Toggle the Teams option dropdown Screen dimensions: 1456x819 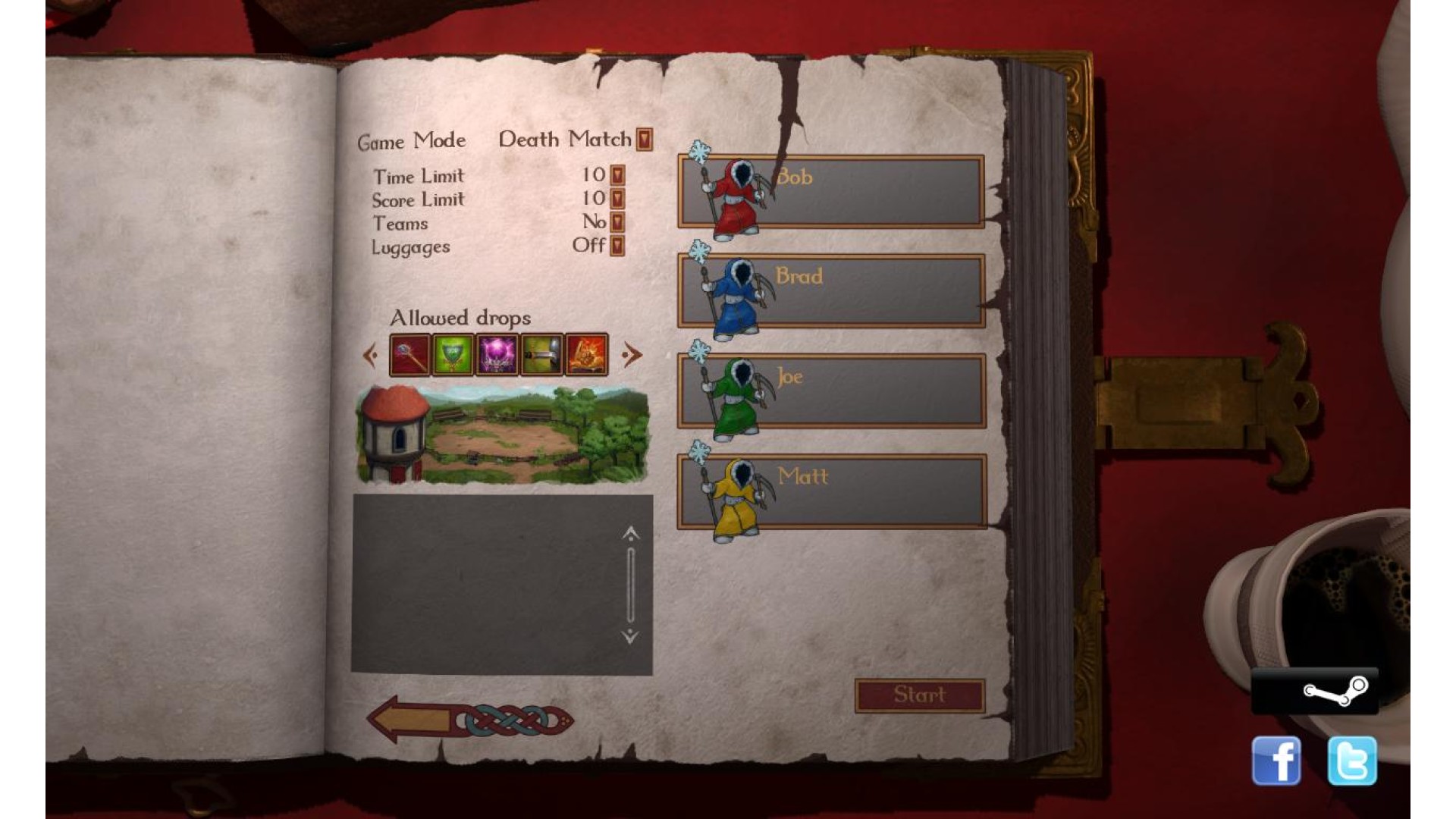pyautogui.click(x=617, y=222)
